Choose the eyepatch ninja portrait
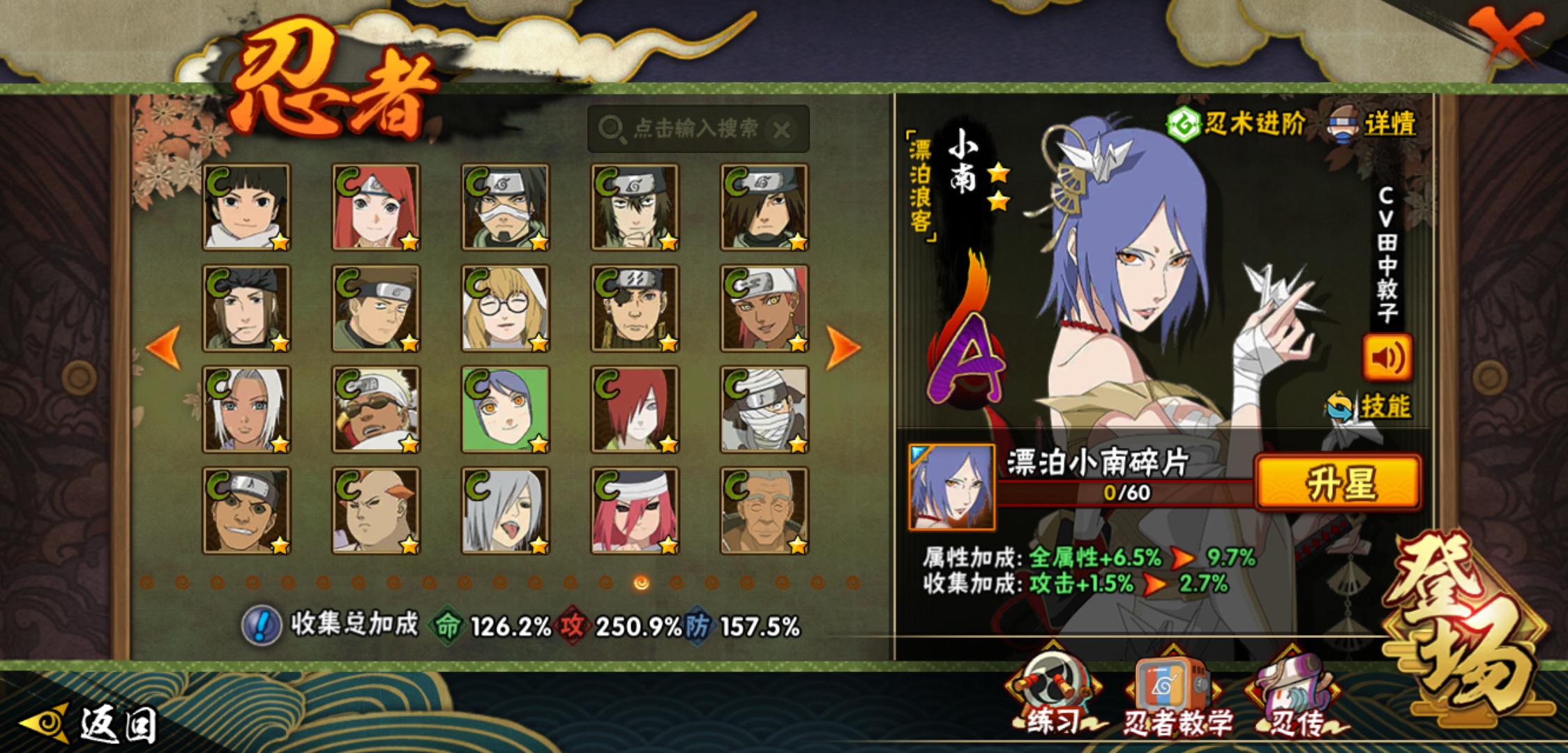Screen dimensions: 1568x753 pyautogui.click(x=635, y=308)
